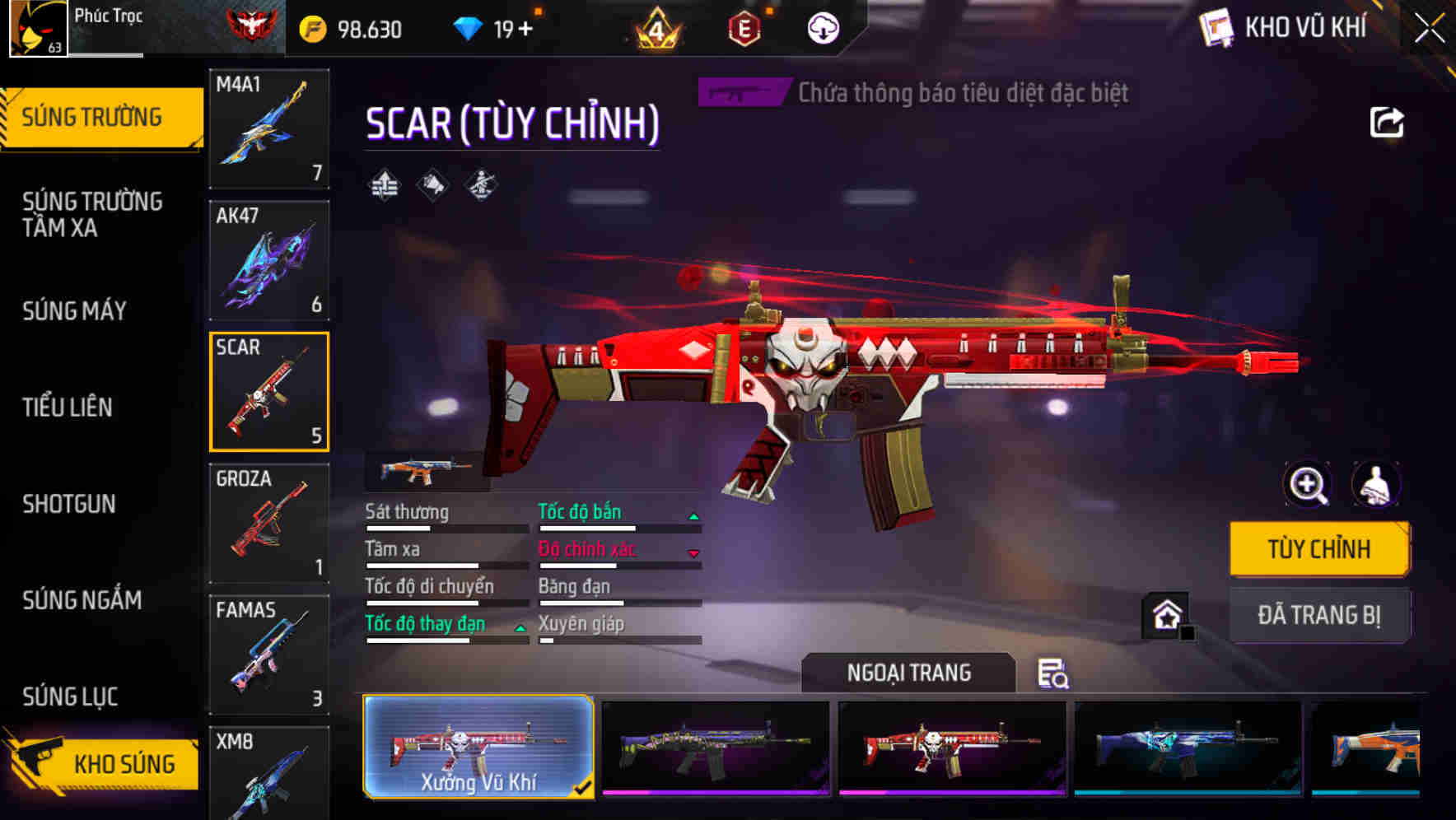Select the AK47 weapon thumbnail
1456x820 pixels.
(269, 259)
